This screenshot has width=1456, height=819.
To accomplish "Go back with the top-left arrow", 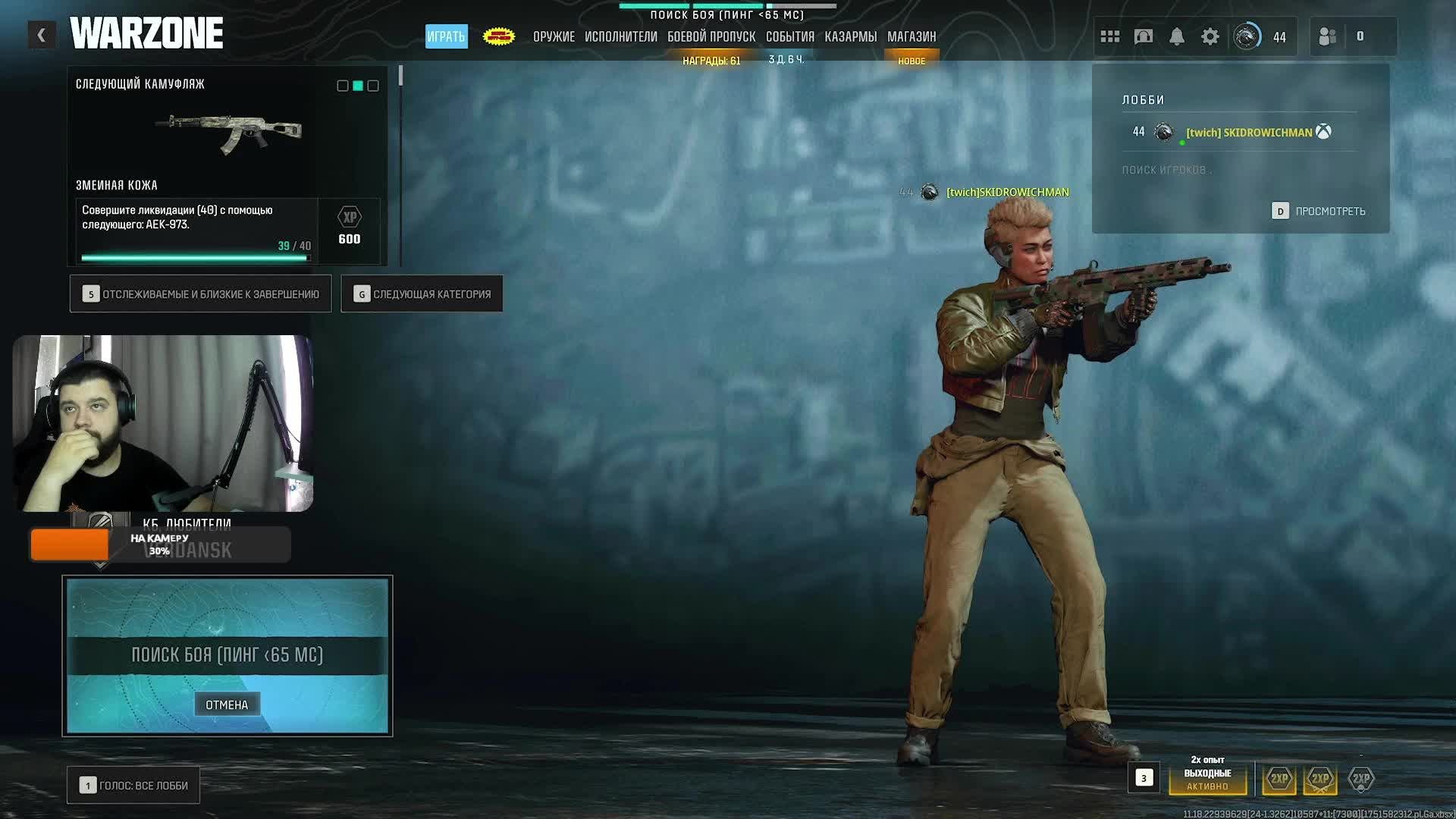I will click(x=42, y=35).
